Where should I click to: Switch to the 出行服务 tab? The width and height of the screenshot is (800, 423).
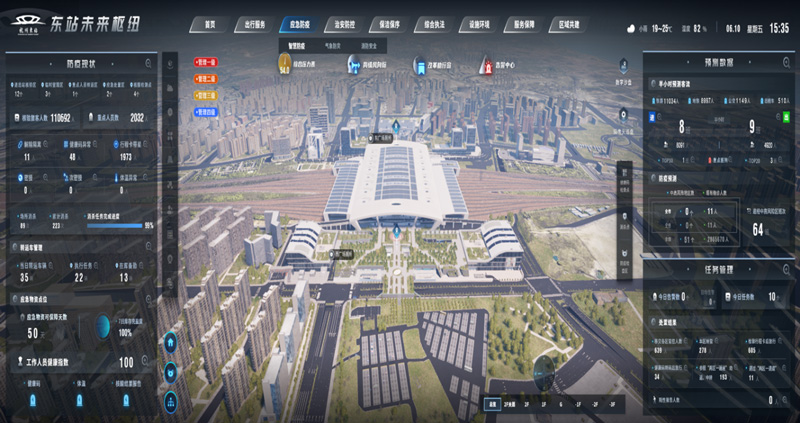point(252,23)
